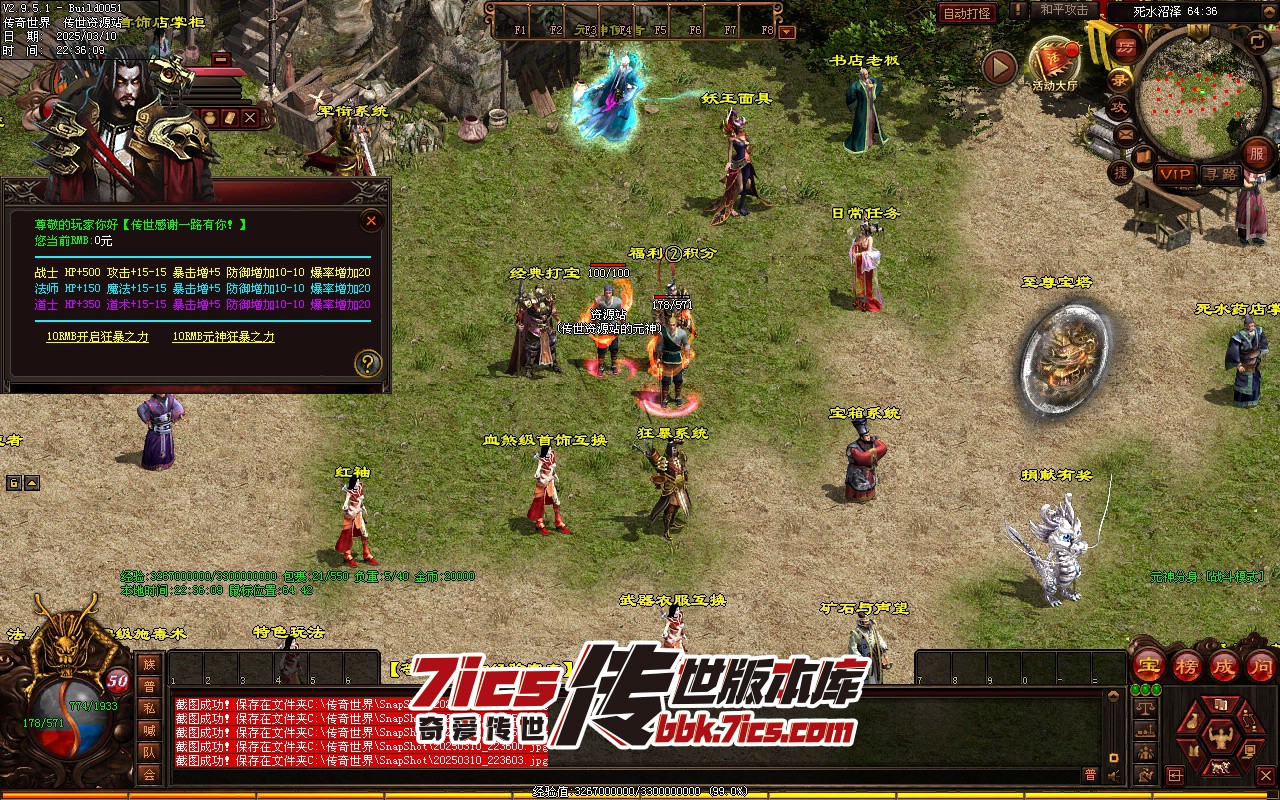The width and height of the screenshot is (1280, 800).
Task: Click the circular minimap
Action: (x=1201, y=93)
